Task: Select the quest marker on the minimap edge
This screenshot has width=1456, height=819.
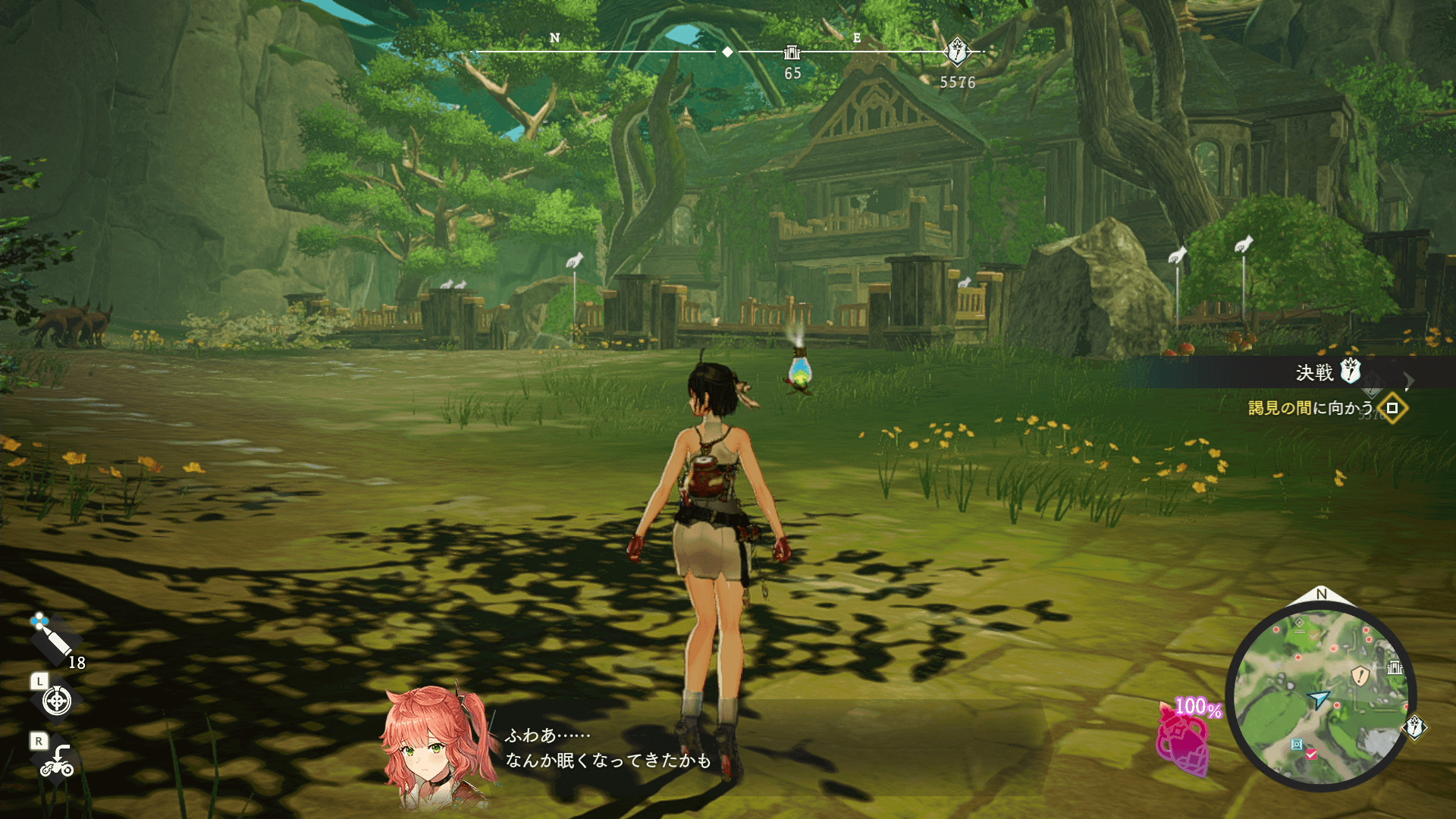Action: (x=1415, y=727)
